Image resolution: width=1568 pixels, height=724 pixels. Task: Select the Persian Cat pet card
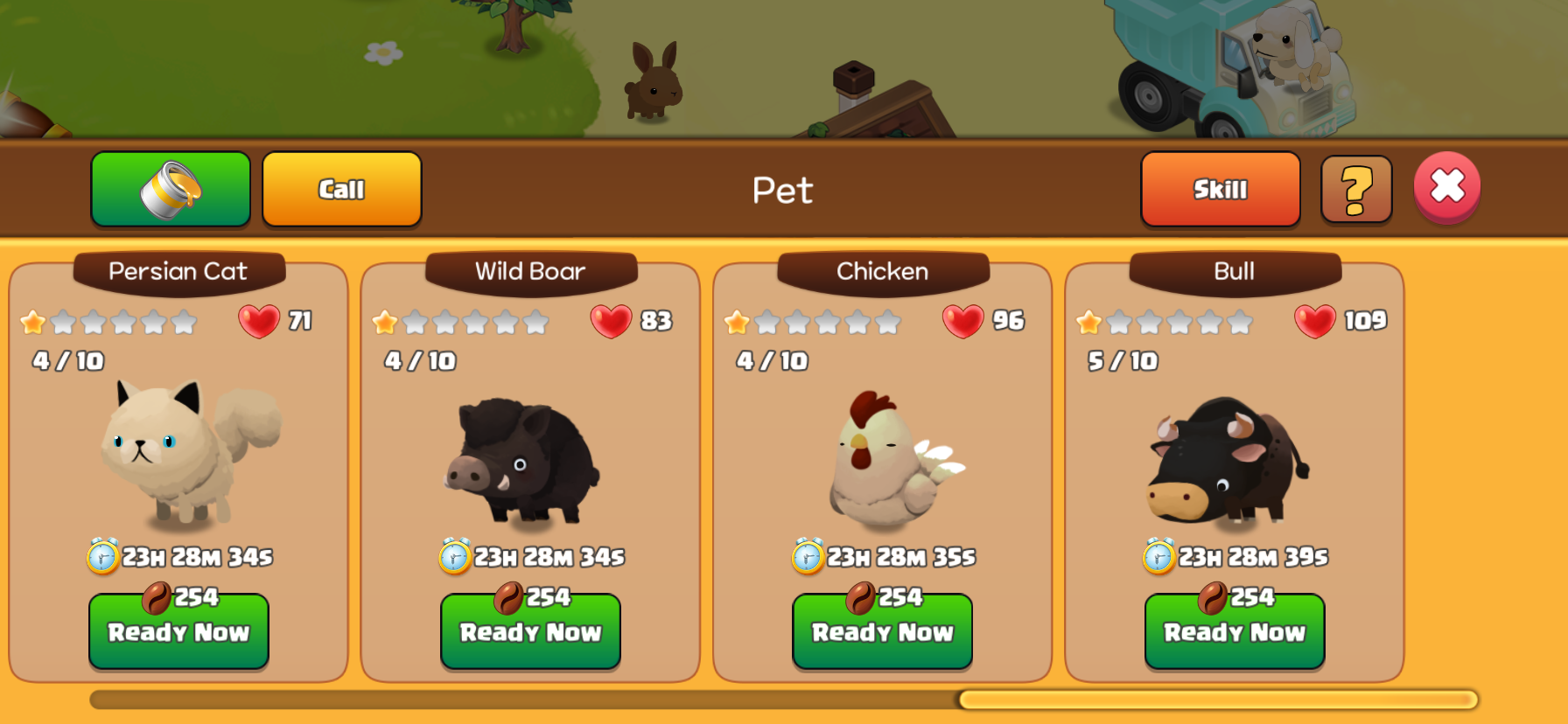point(178,446)
